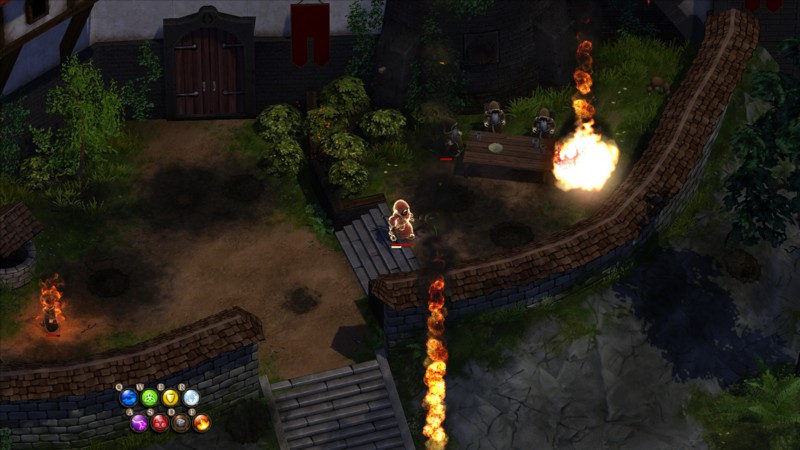The image size is (800, 450).
Task: Choose the red arcane element orb
Action: pyautogui.click(x=160, y=422)
